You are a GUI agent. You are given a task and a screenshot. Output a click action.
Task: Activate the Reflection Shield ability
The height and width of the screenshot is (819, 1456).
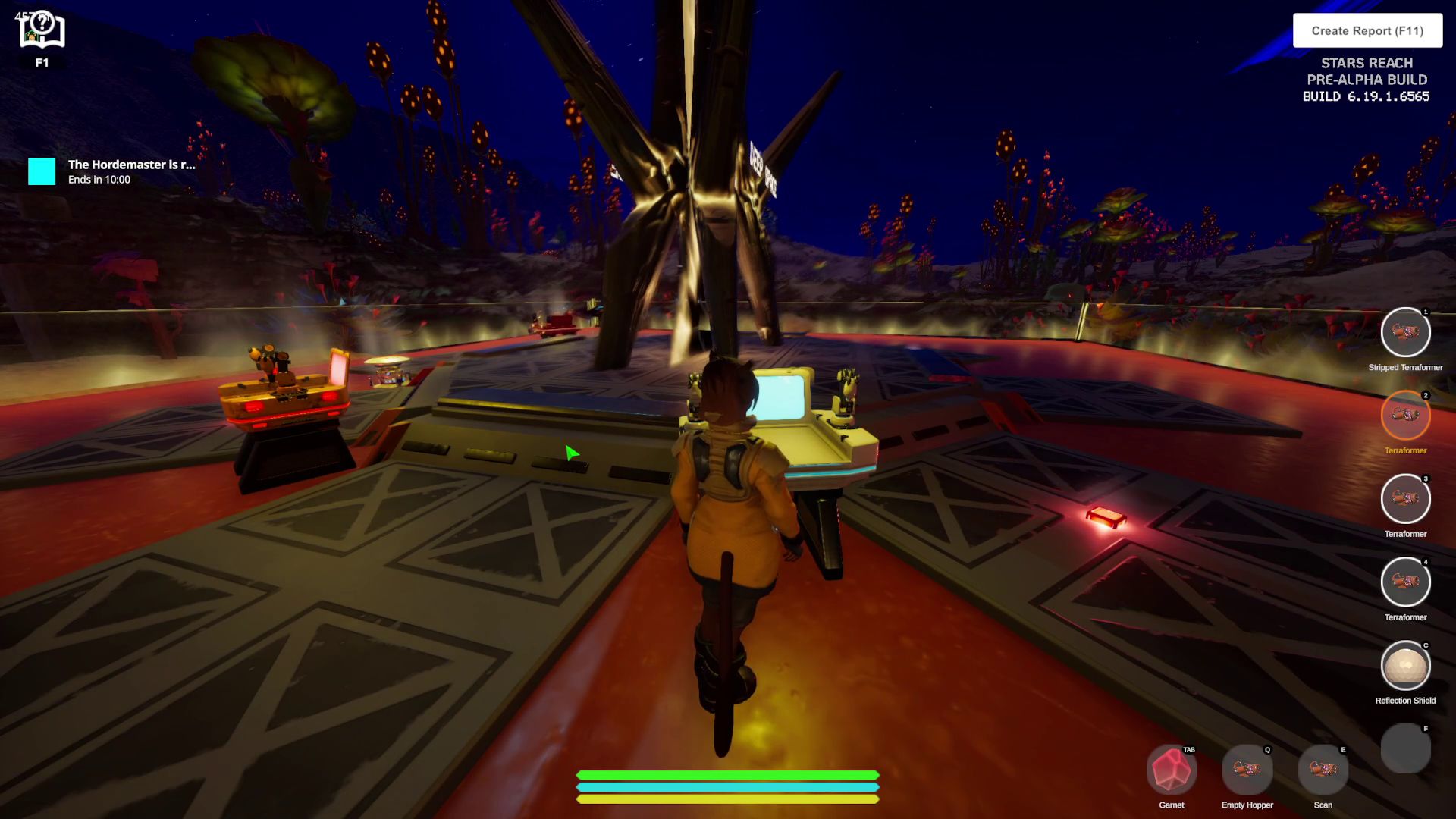(x=1405, y=666)
